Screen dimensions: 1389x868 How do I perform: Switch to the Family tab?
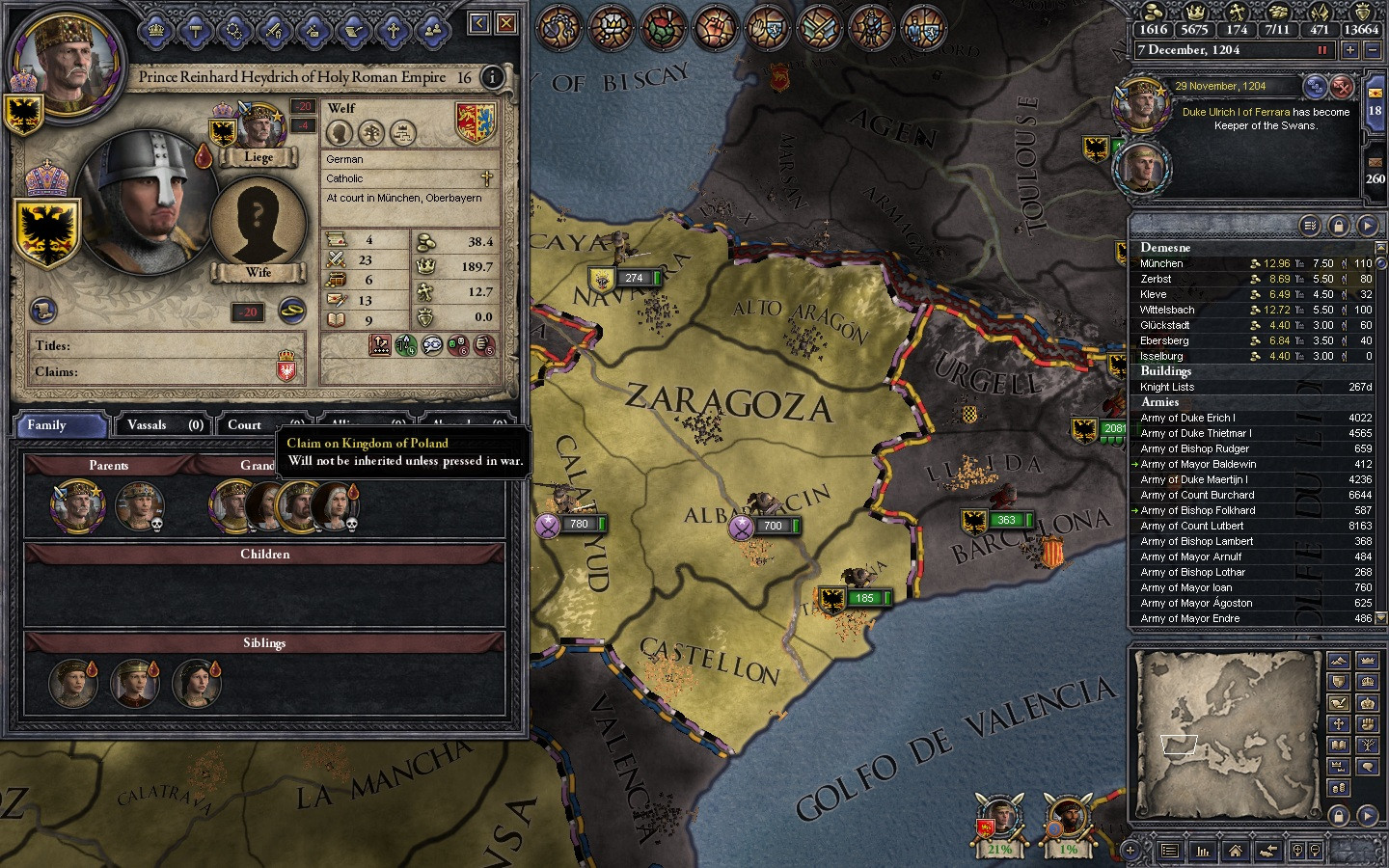(x=60, y=425)
